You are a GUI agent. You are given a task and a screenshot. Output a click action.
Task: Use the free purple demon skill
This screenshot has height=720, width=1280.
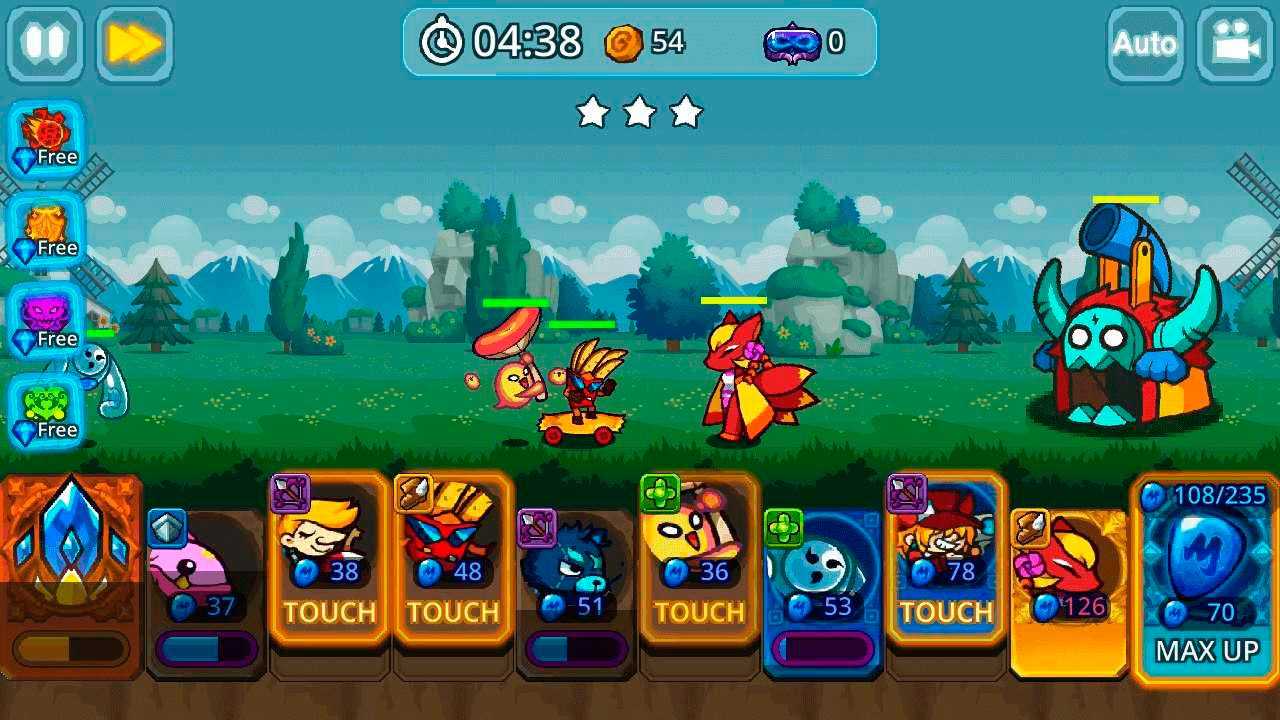(46, 321)
